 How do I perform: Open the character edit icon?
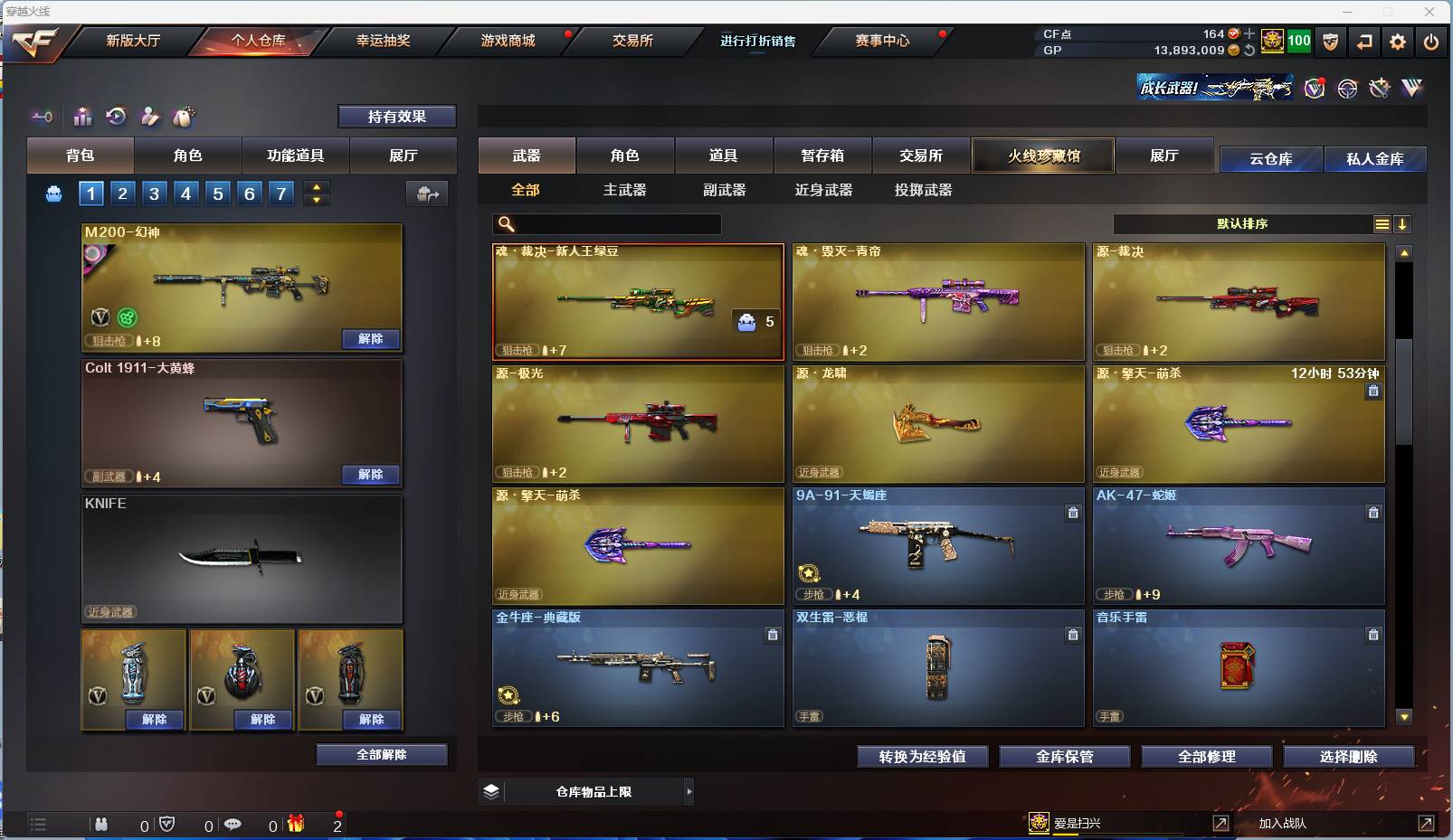click(x=150, y=117)
